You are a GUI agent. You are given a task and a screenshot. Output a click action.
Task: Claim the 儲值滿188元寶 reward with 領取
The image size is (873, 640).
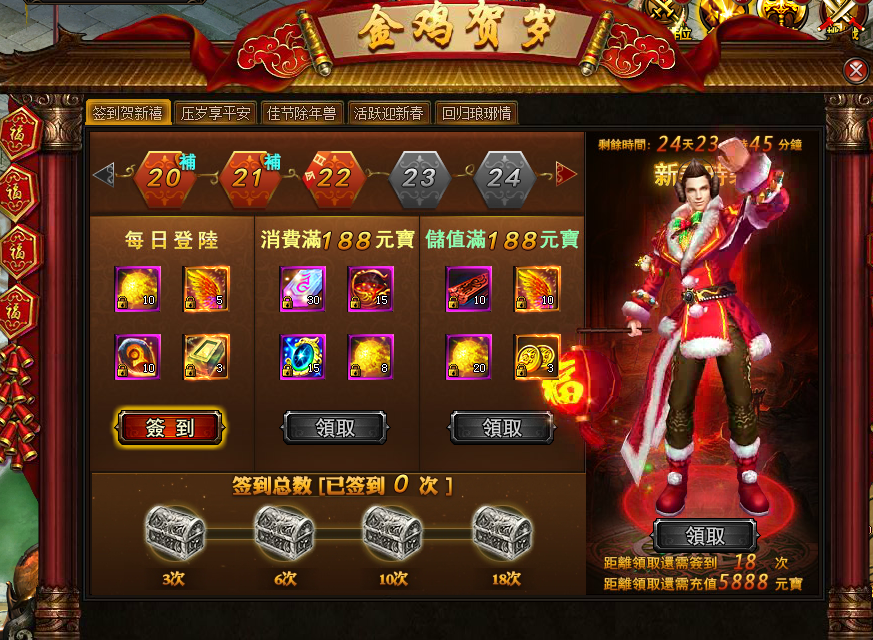(502, 428)
